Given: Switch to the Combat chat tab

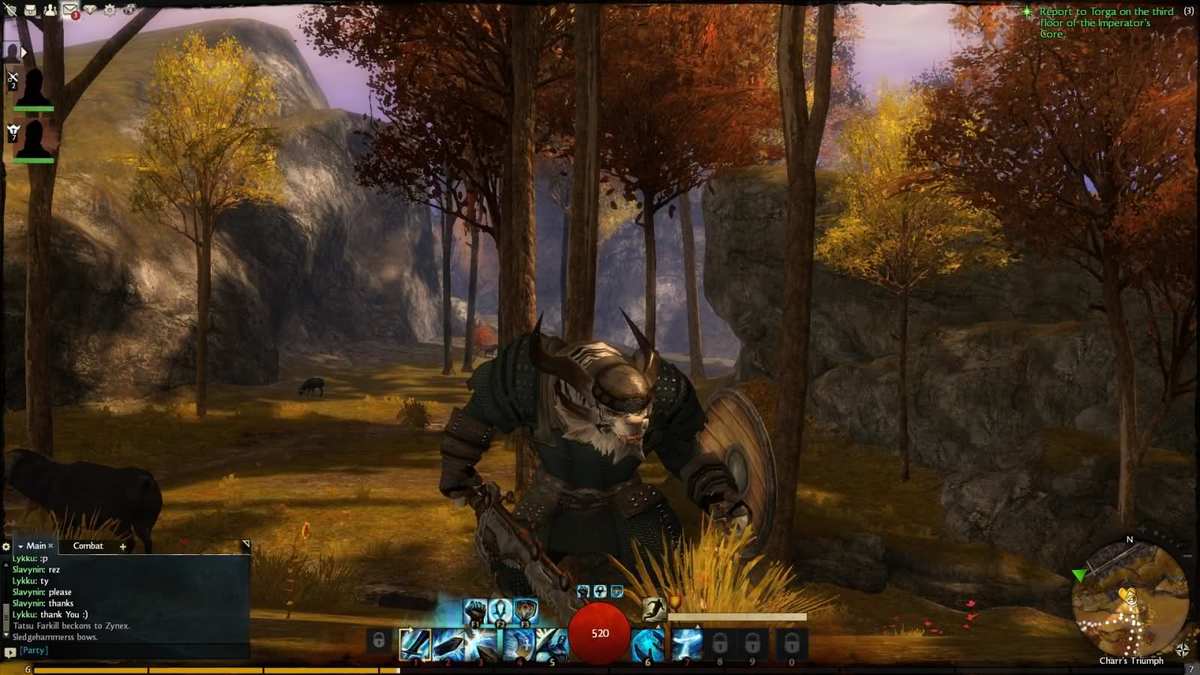Looking at the screenshot, I should tap(88, 546).
